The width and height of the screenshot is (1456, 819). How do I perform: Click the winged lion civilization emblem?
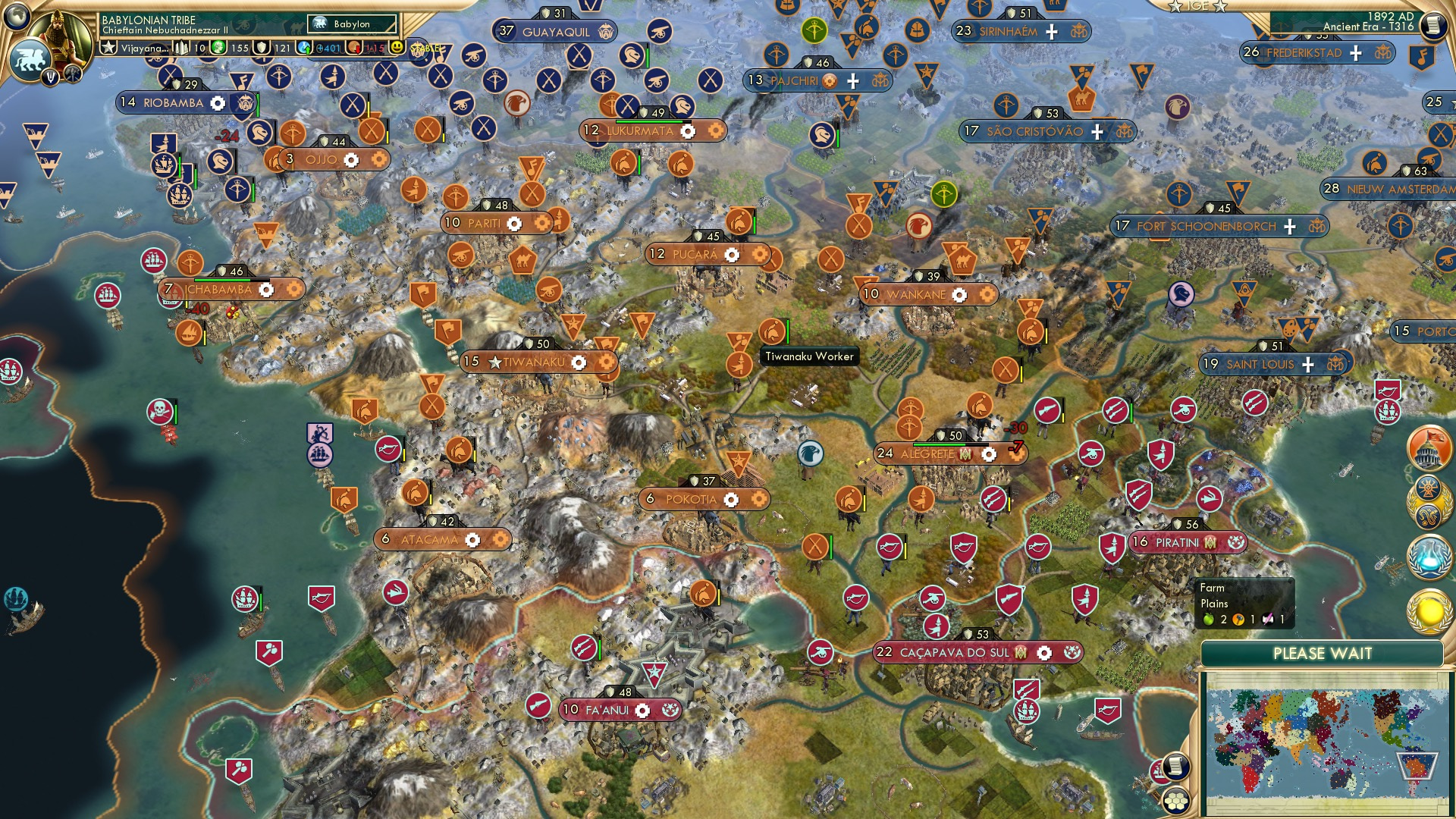click(29, 59)
